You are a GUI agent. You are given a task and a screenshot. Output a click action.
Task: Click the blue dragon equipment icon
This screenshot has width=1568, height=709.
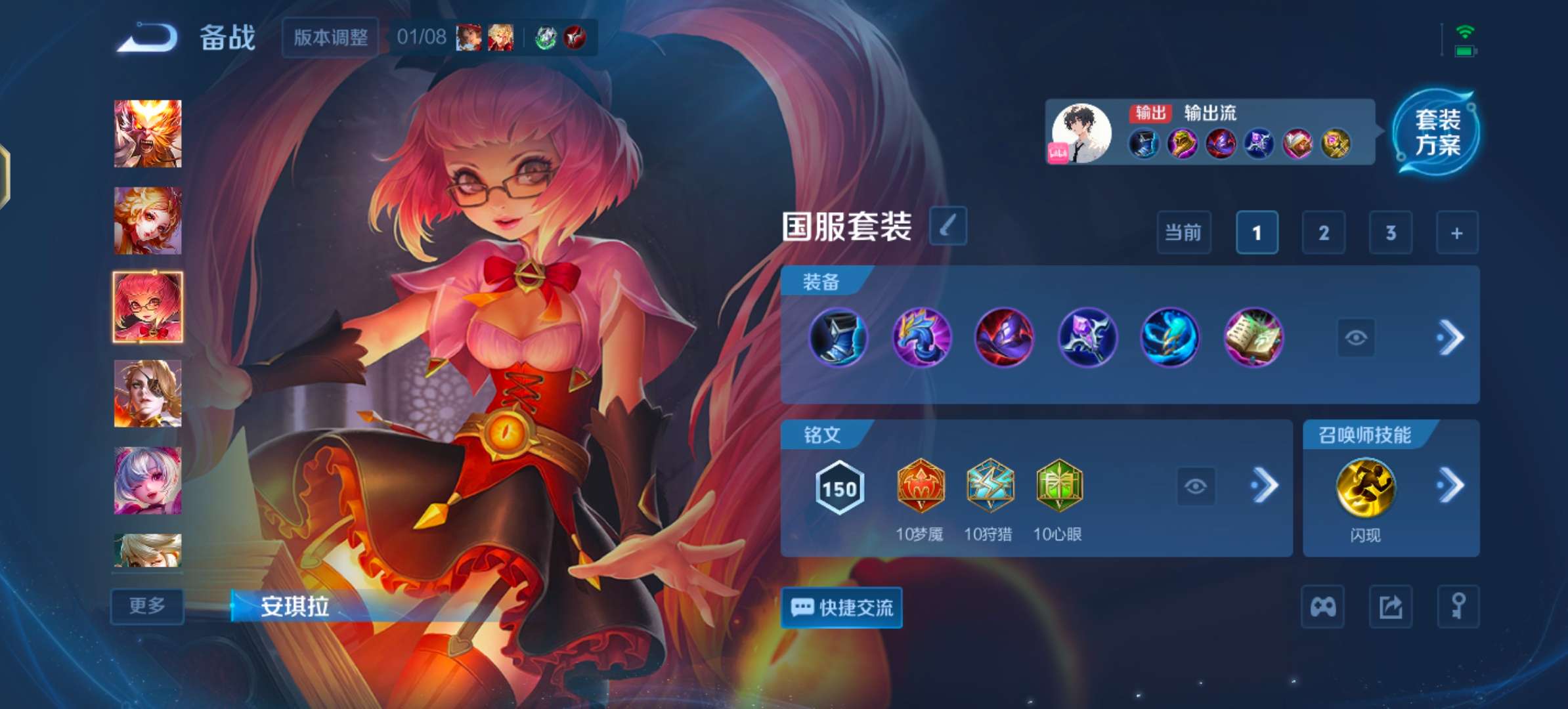pos(921,336)
